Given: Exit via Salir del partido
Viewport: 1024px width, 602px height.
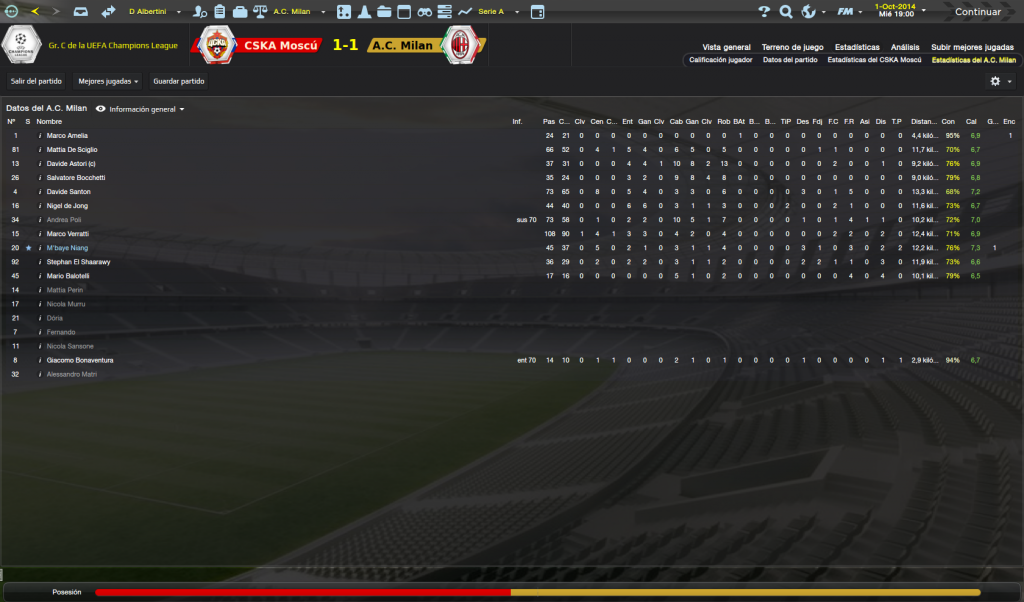Looking at the screenshot, I should click(36, 81).
